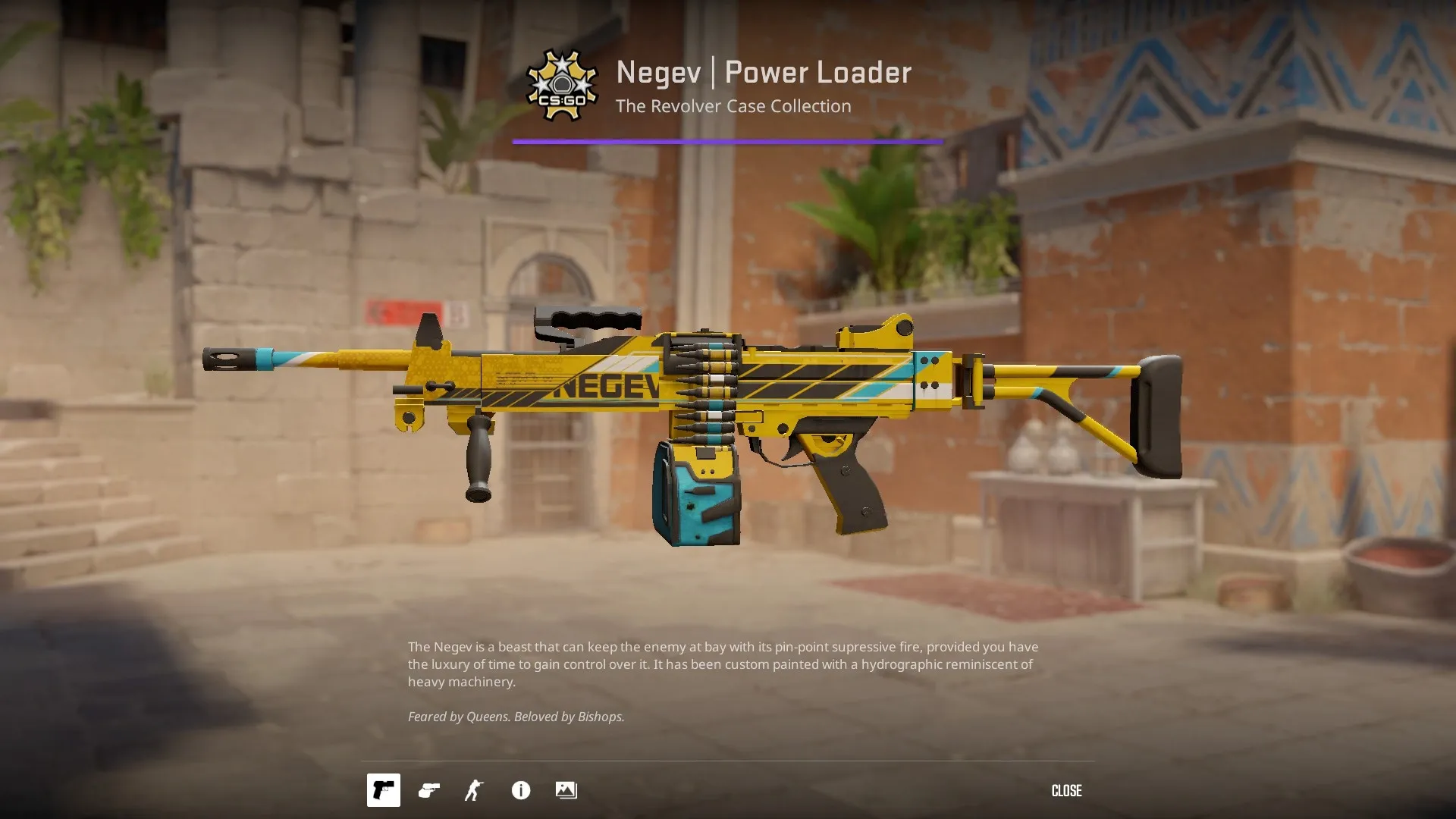The height and width of the screenshot is (819, 1456).
Task: Open The Revolver Case Collection link
Action: click(x=733, y=106)
